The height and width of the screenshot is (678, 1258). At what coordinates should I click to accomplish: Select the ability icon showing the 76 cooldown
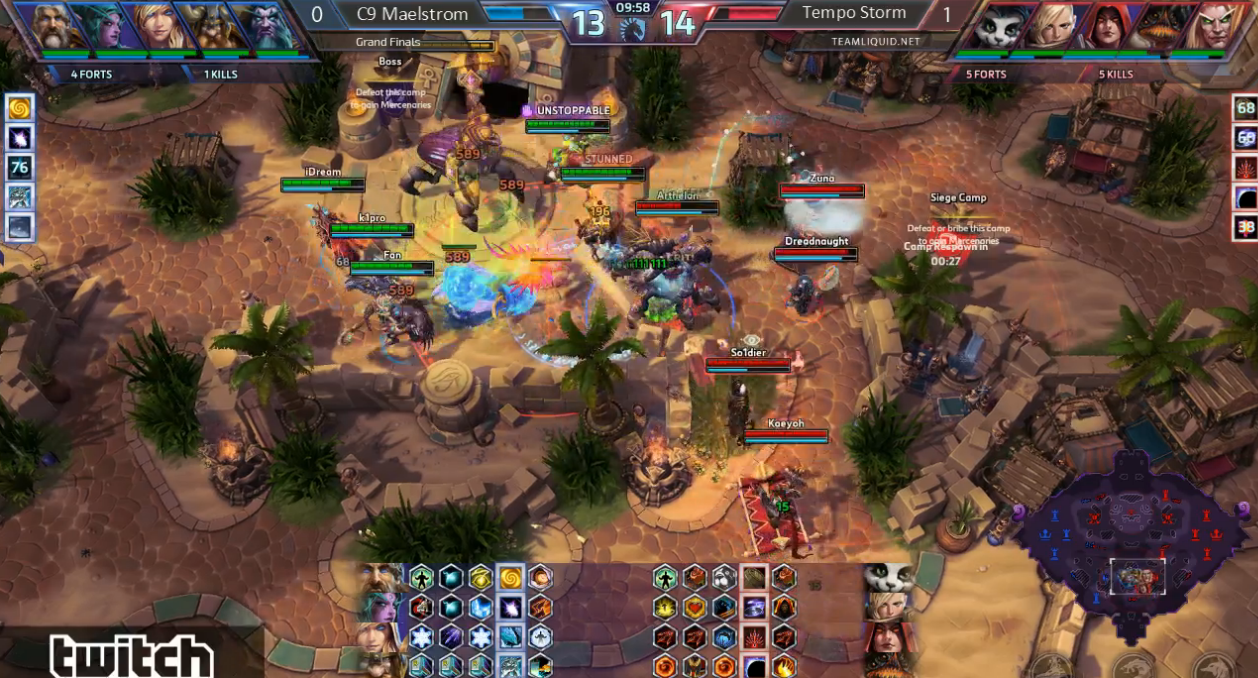[20, 167]
